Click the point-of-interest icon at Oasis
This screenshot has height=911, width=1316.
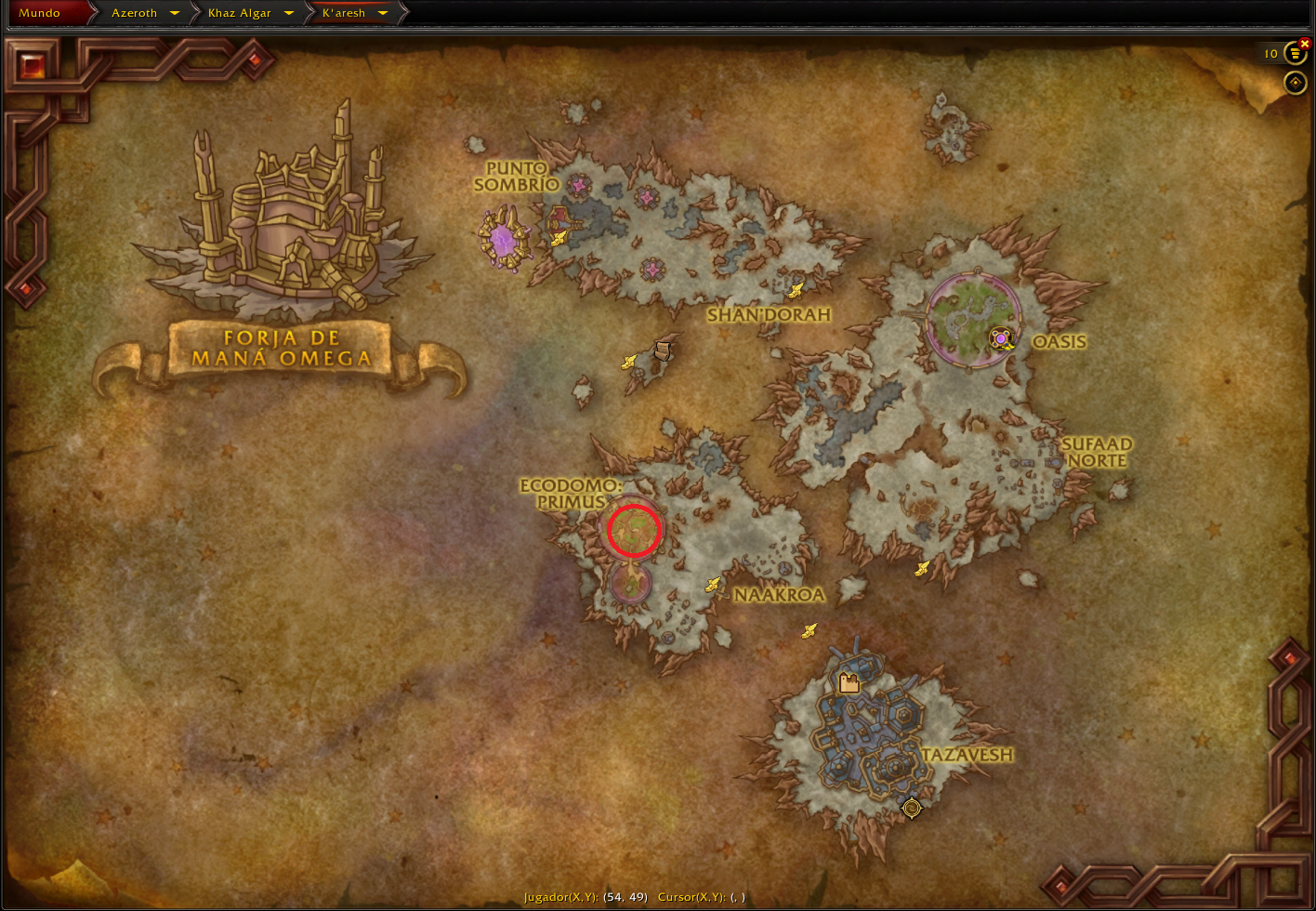point(999,340)
